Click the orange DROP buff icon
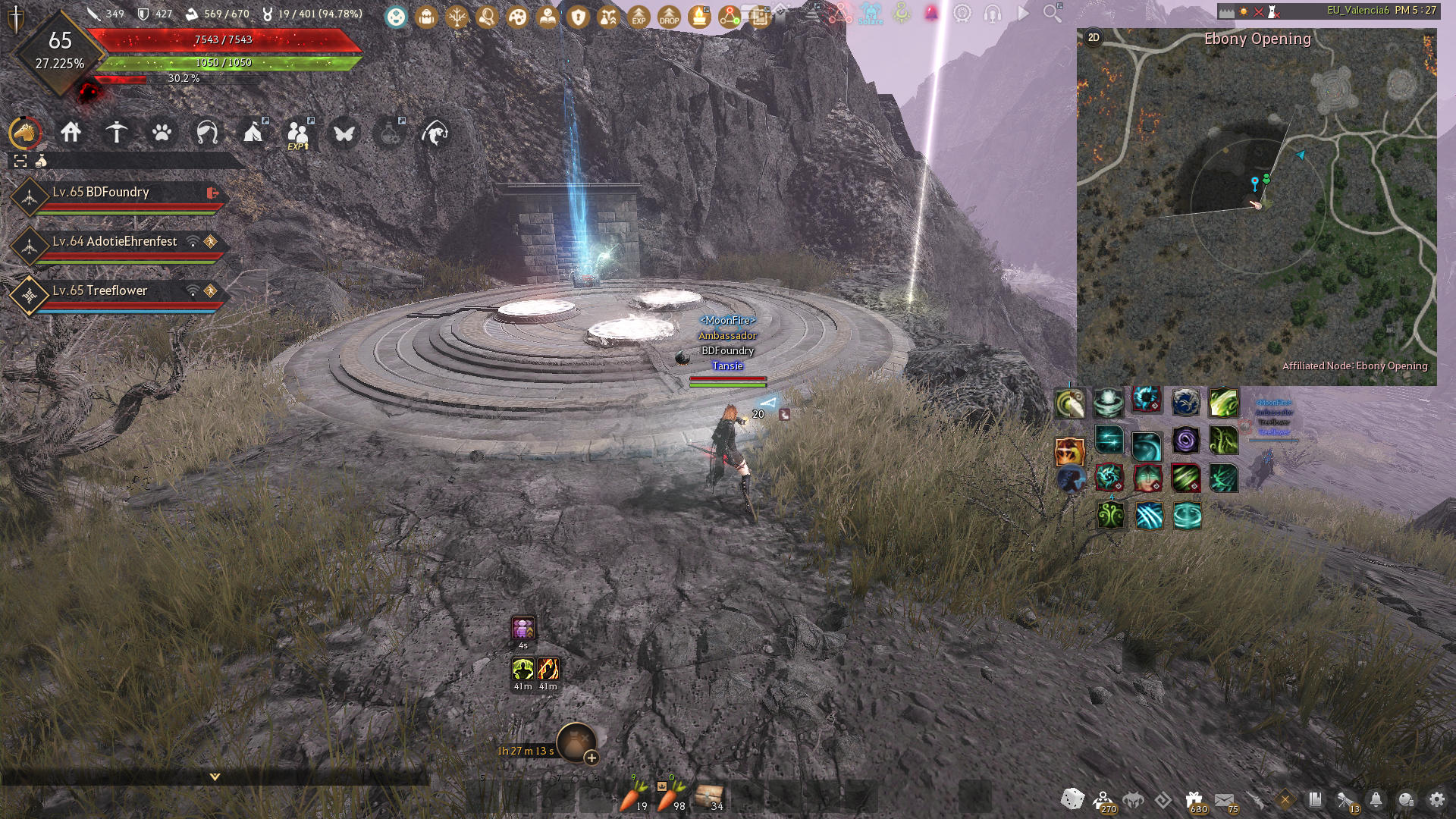This screenshot has height=819, width=1456. [x=669, y=16]
